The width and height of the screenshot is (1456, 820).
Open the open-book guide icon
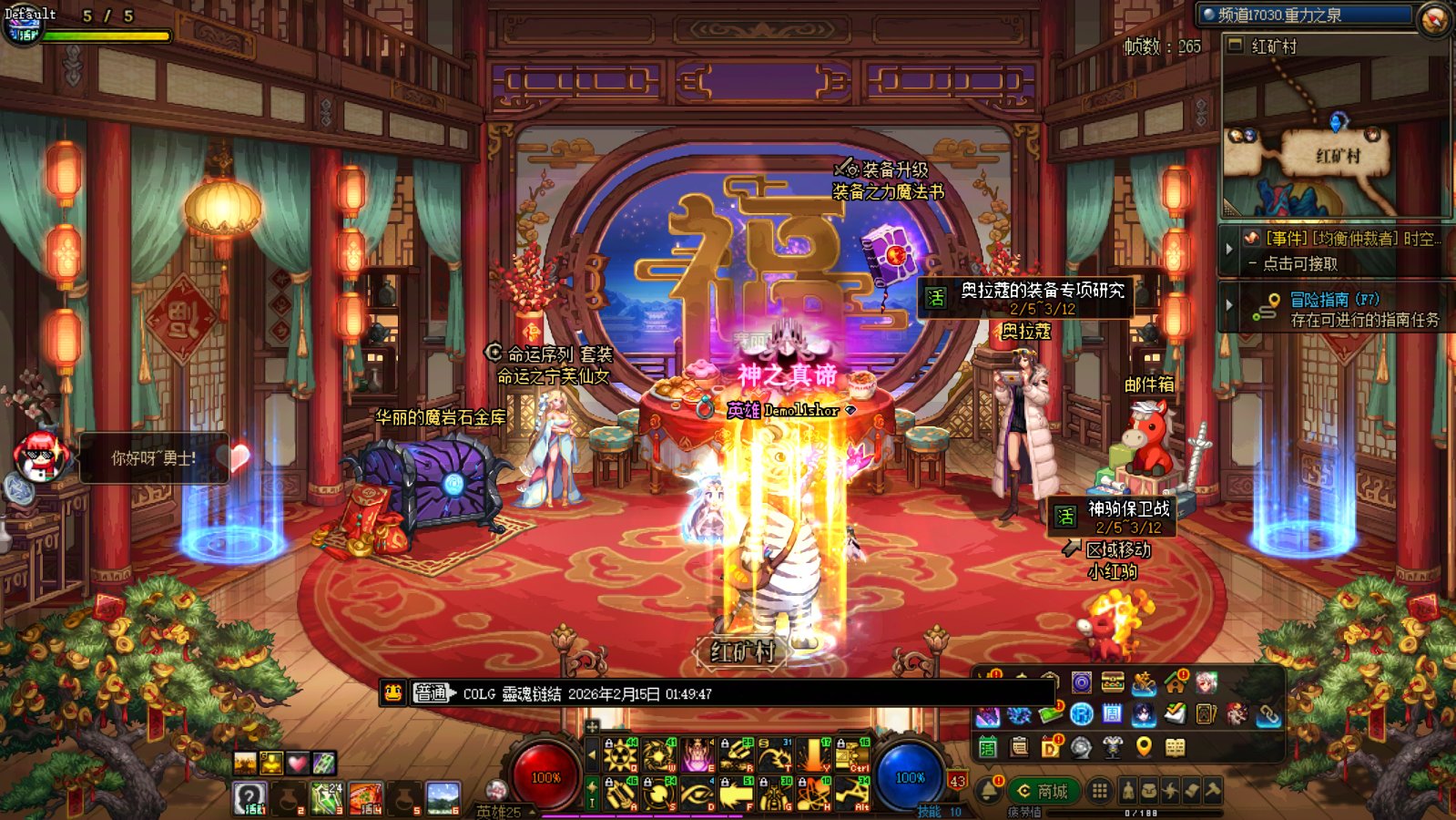1176,748
